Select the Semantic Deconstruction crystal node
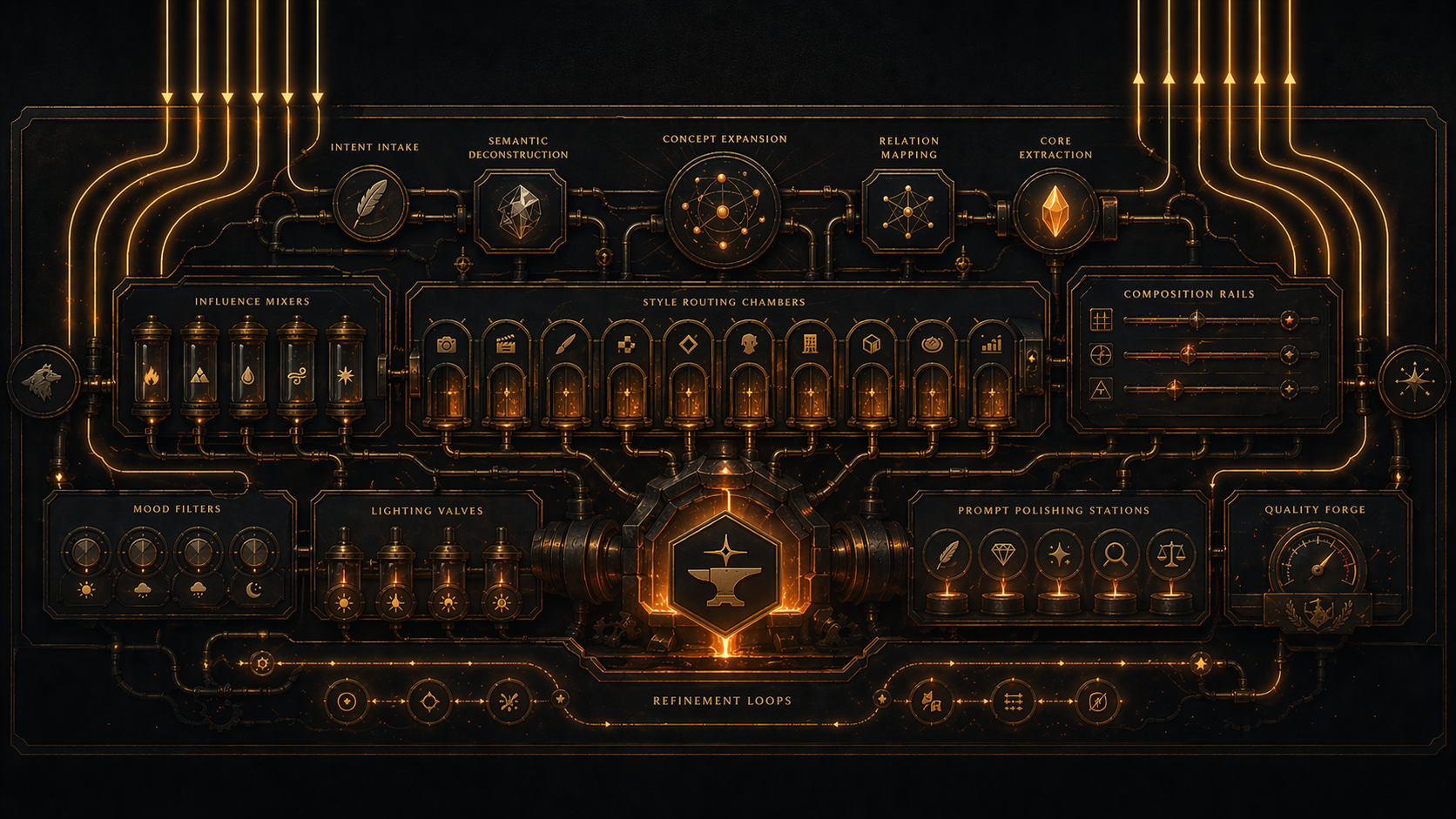The width and height of the screenshot is (1456, 819). pyautogui.click(x=519, y=211)
